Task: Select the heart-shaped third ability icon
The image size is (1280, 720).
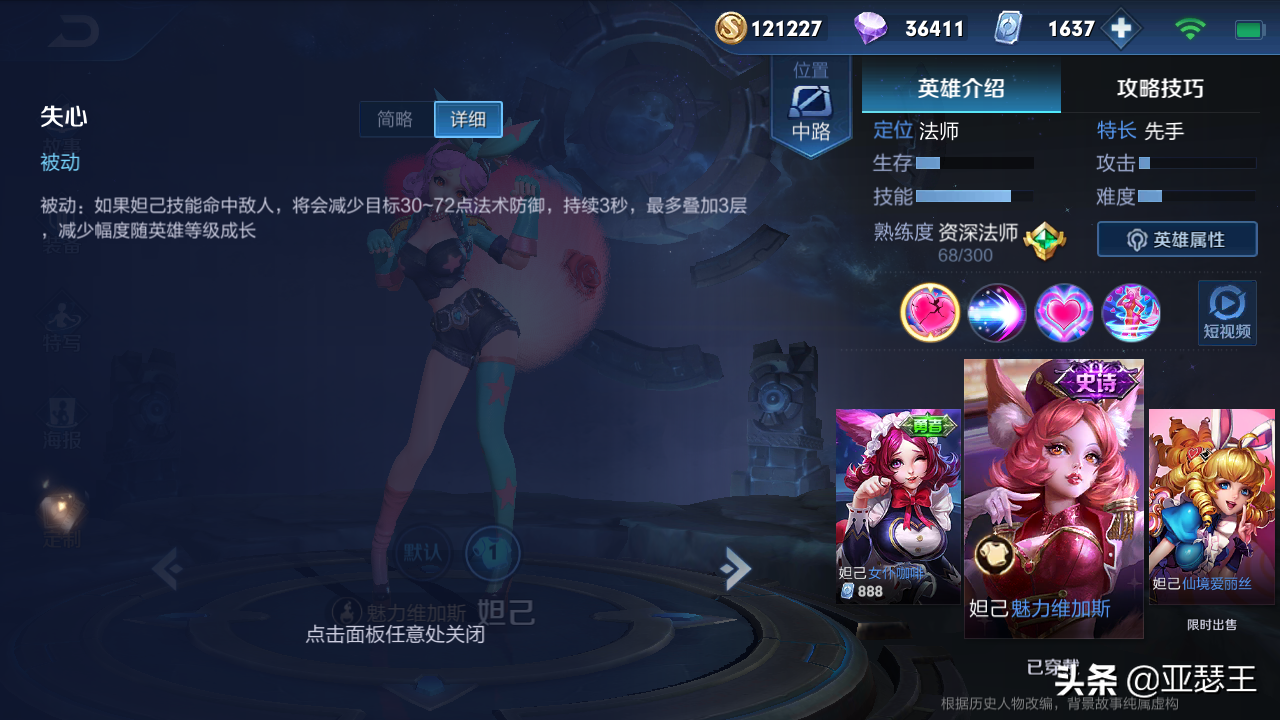Action: point(1063,313)
